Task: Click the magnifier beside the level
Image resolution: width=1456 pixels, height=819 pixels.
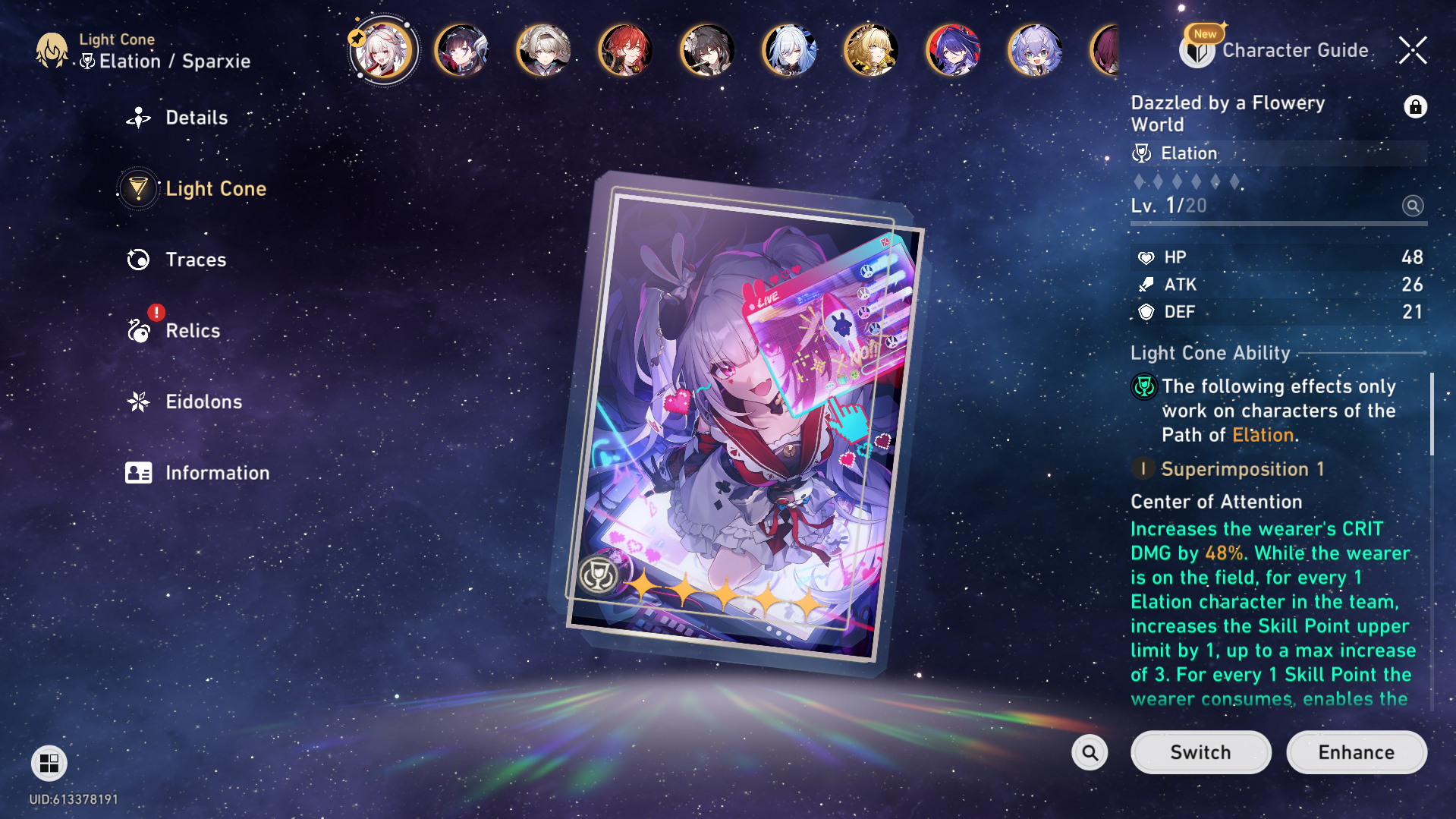Action: 1413,206
